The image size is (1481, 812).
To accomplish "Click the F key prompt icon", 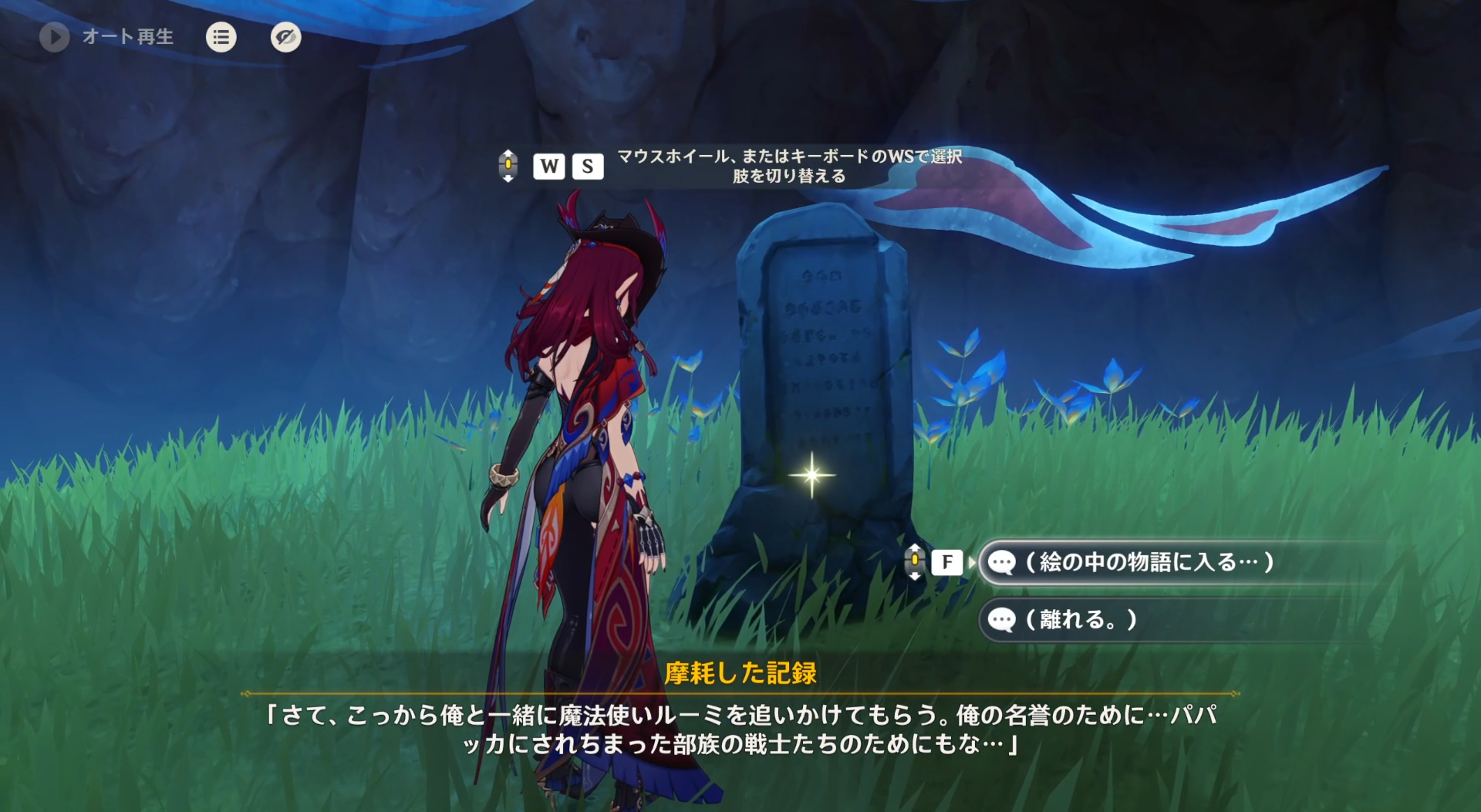I will 948,562.
